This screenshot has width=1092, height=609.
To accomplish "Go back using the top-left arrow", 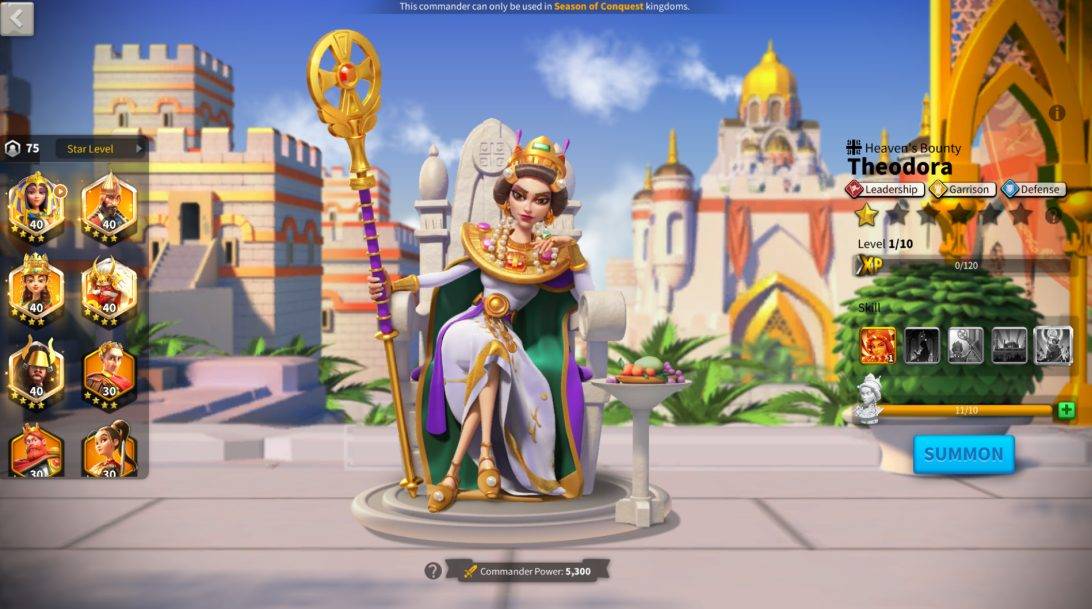I will pos(17,17).
